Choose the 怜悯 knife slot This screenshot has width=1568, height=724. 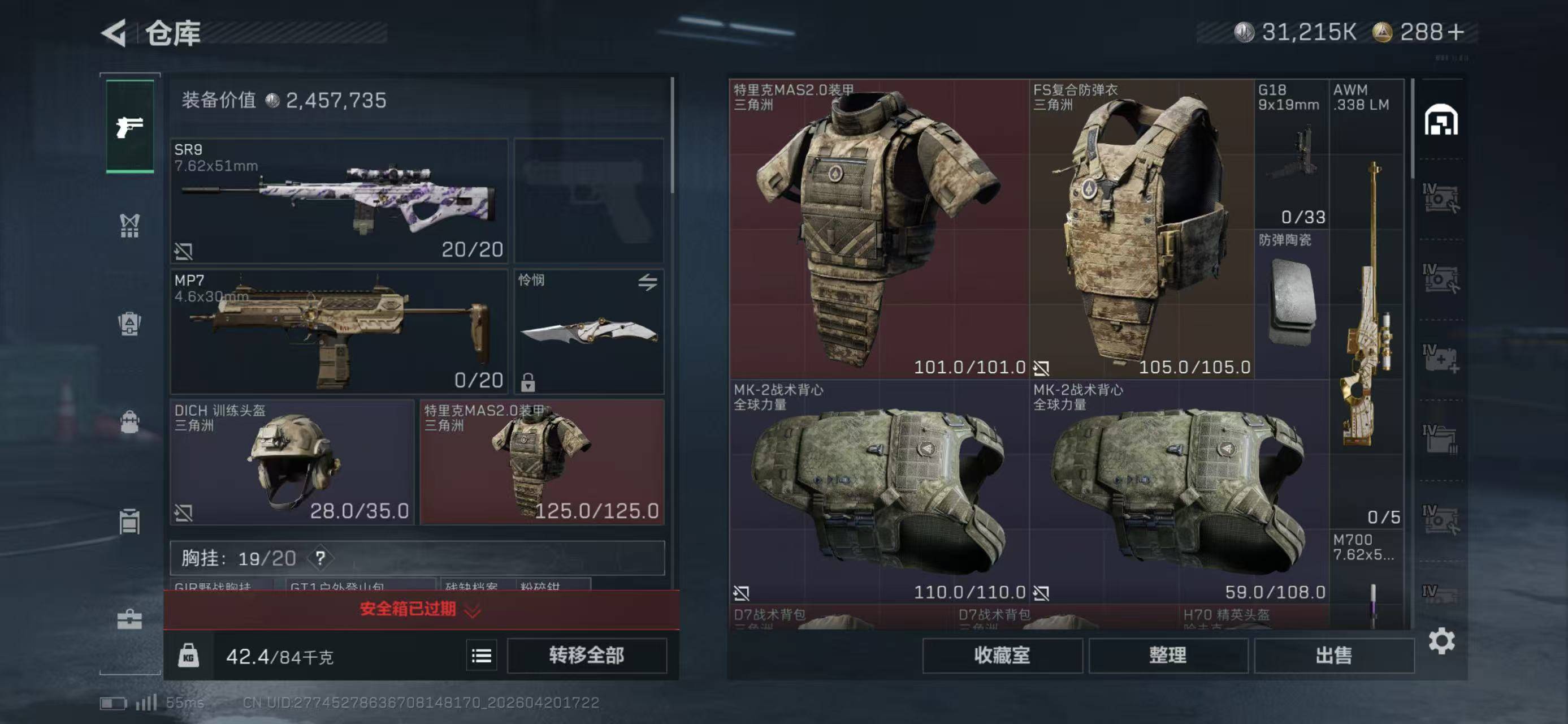pyautogui.click(x=588, y=332)
